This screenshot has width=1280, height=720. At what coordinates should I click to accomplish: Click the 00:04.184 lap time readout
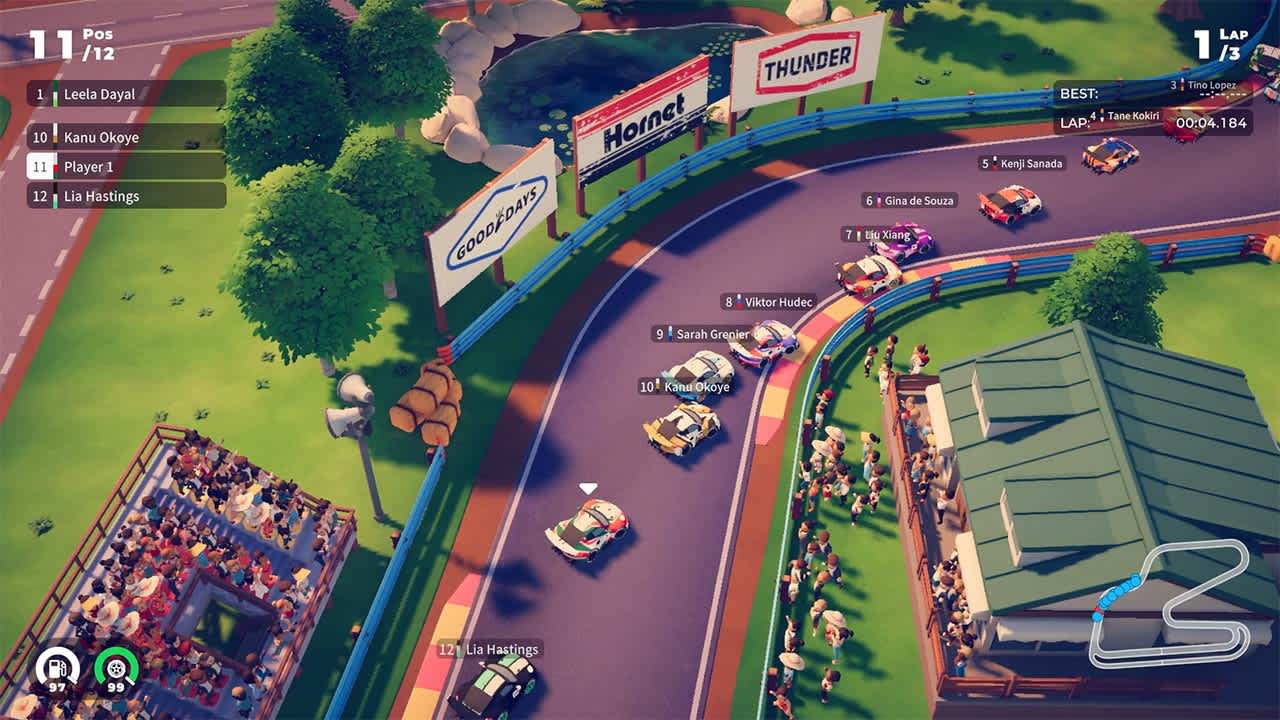point(1213,124)
